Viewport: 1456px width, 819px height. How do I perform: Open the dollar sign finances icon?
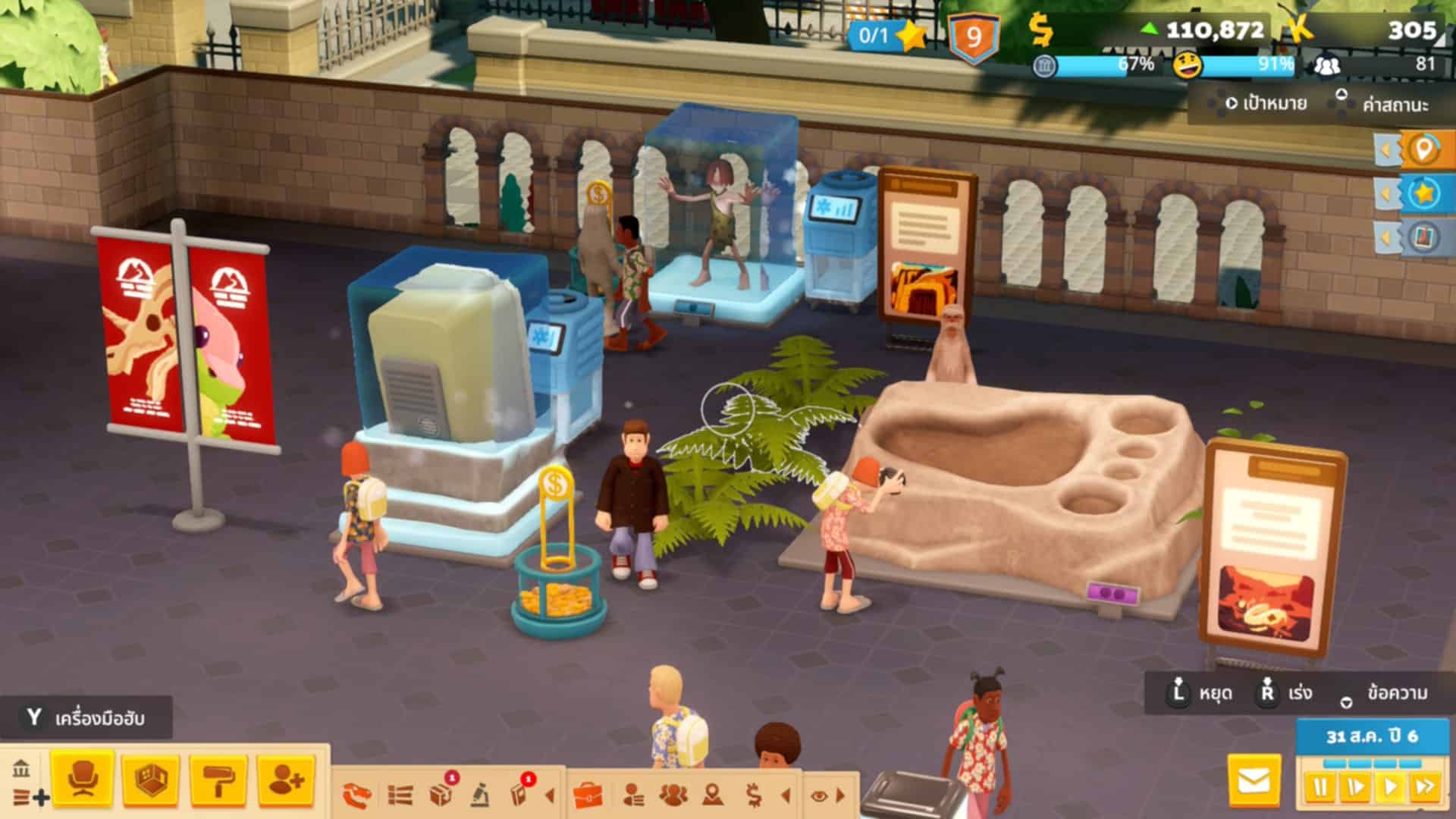[x=753, y=795]
